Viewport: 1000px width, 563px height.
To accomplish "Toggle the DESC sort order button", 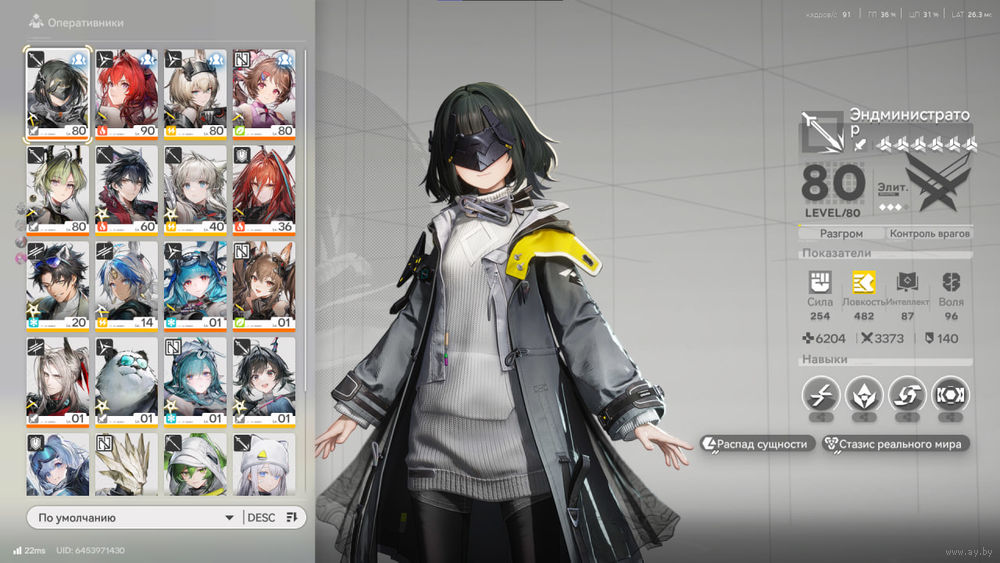I will click(x=272, y=517).
